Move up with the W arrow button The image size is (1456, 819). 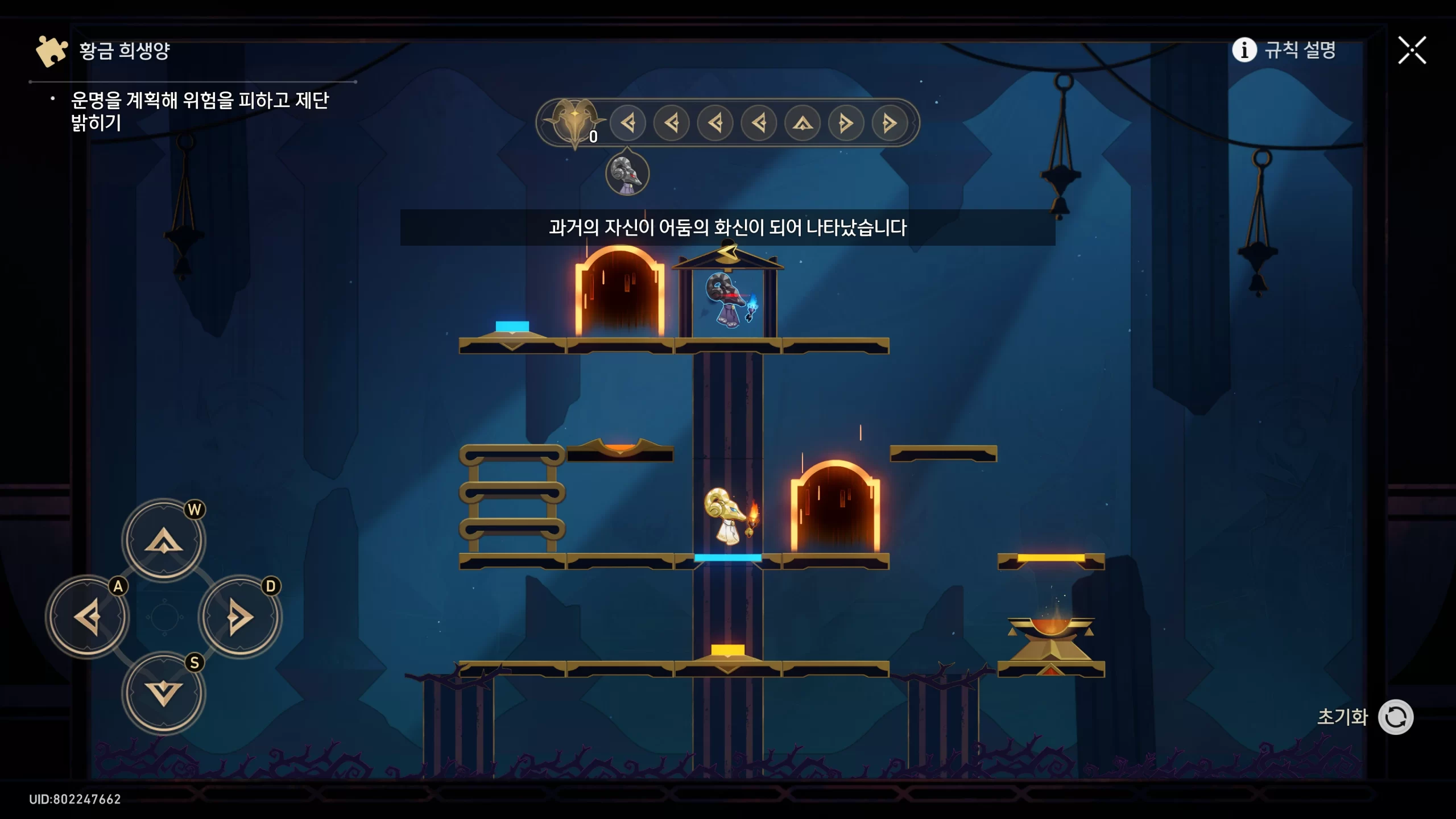[x=164, y=540]
